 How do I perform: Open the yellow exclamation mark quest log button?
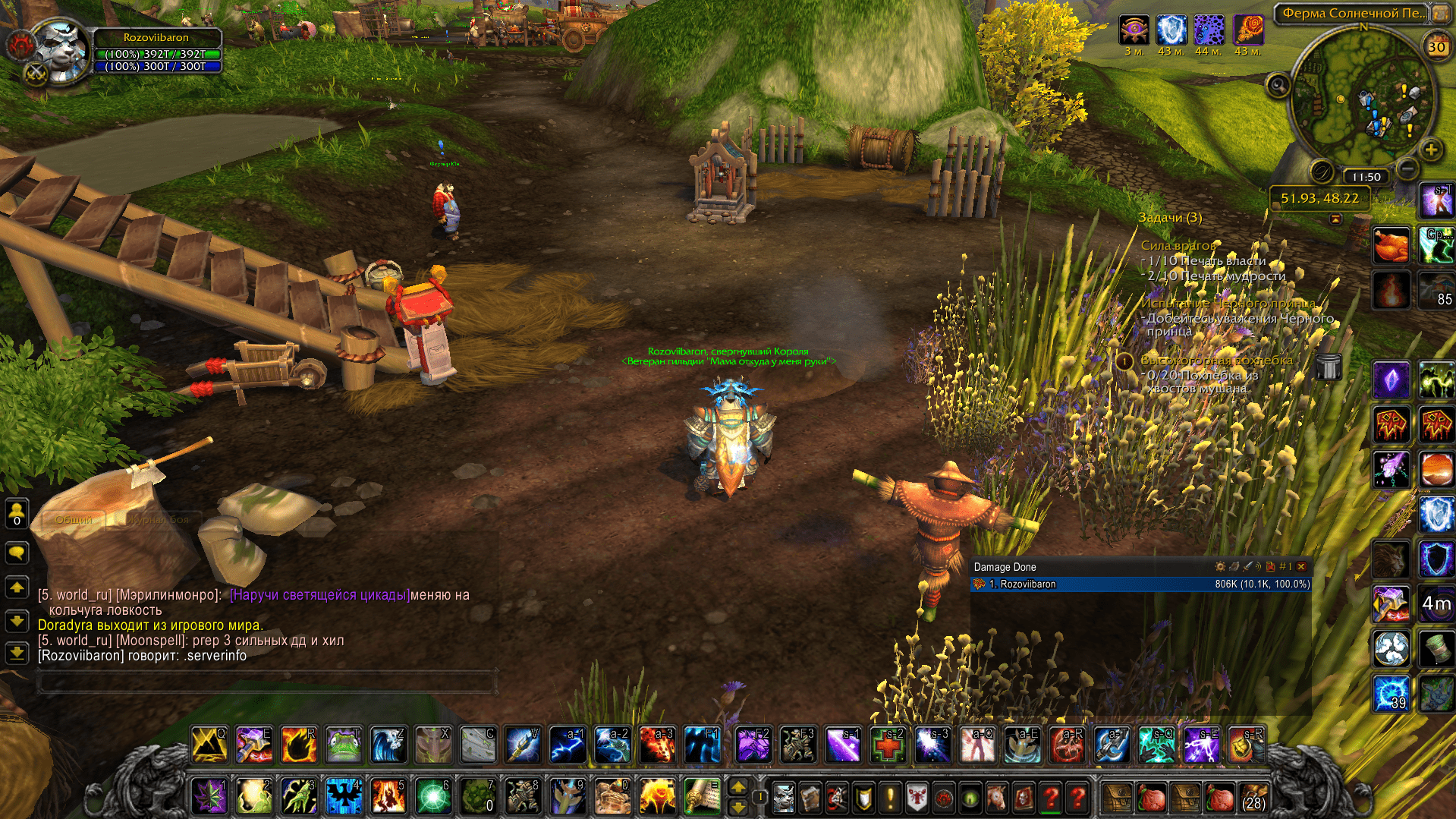pyautogui.click(x=890, y=798)
